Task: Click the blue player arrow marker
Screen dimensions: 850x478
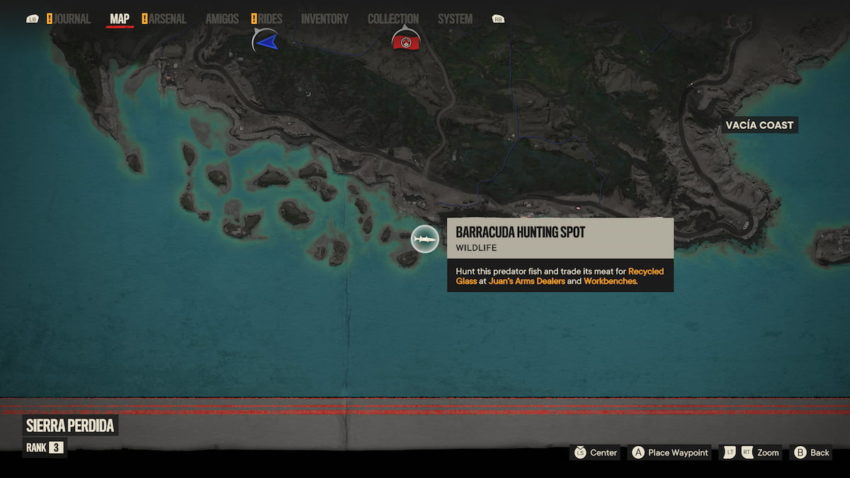Action: tap(265, 41)
